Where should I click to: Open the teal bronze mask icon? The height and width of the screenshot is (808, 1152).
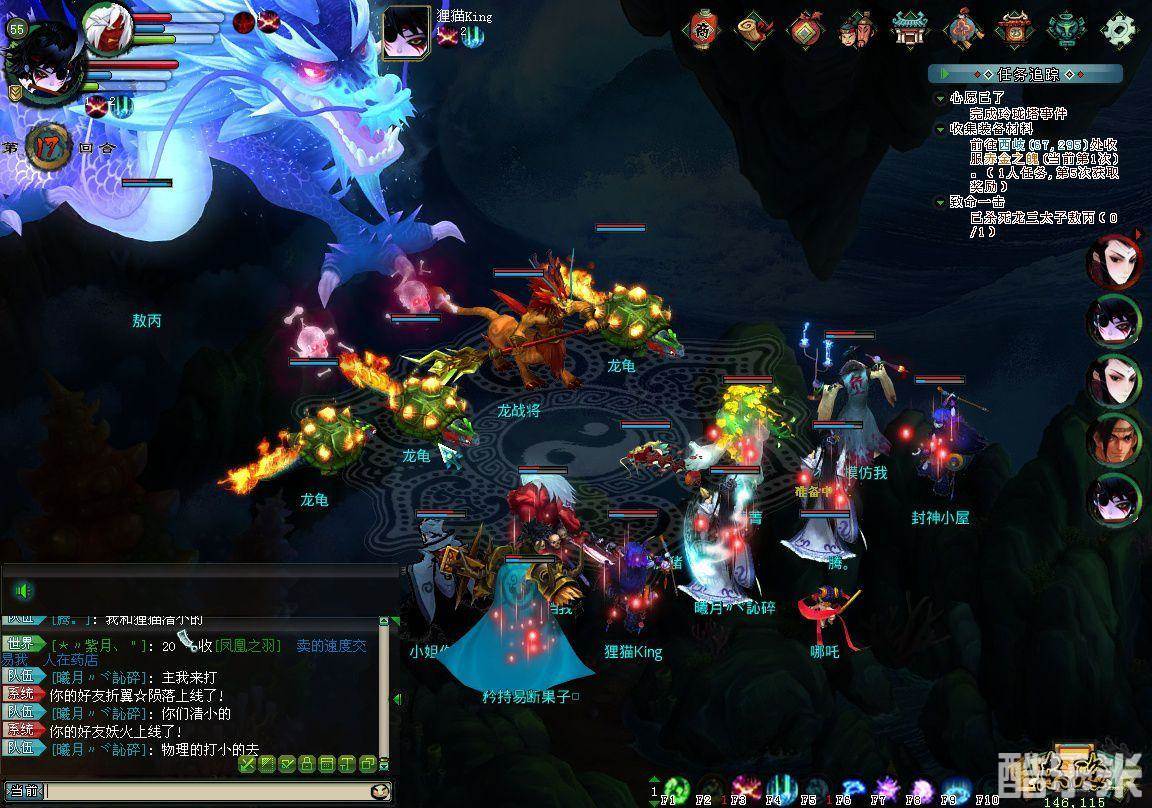click(x=1066, y=30)
